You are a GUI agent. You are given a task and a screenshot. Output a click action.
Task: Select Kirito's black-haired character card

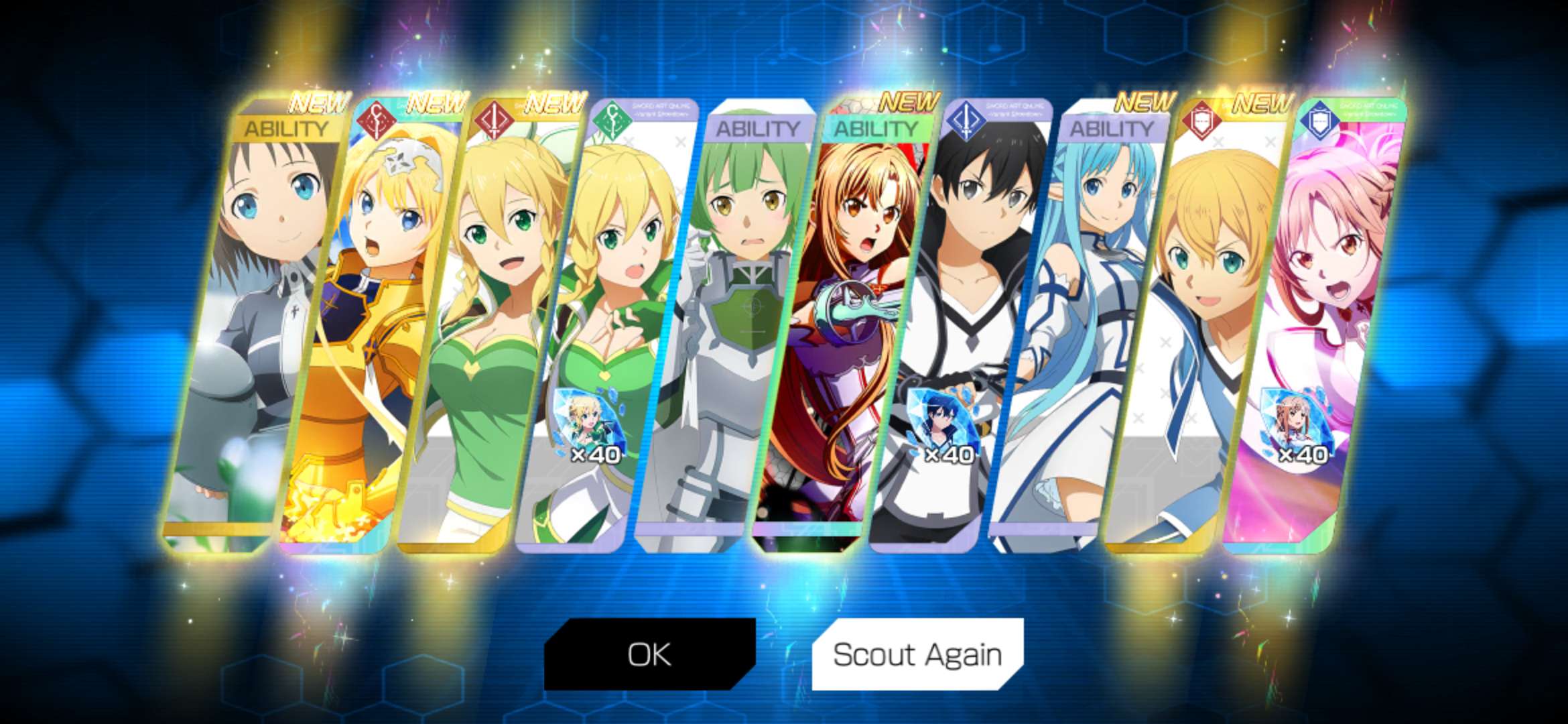click(972, 302)
